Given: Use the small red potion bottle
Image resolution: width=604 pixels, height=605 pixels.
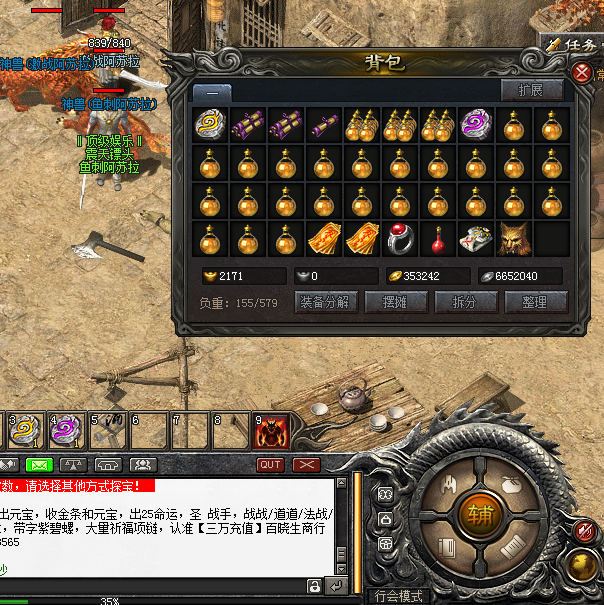Looking at the screenshot, I should click(438, 239).
